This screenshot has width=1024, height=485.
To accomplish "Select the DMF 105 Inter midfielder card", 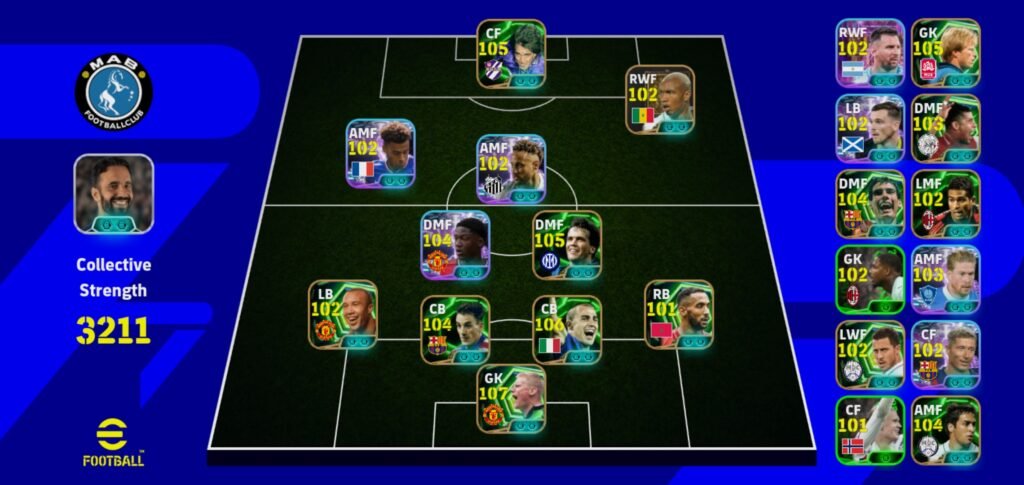I will [566, 244].
